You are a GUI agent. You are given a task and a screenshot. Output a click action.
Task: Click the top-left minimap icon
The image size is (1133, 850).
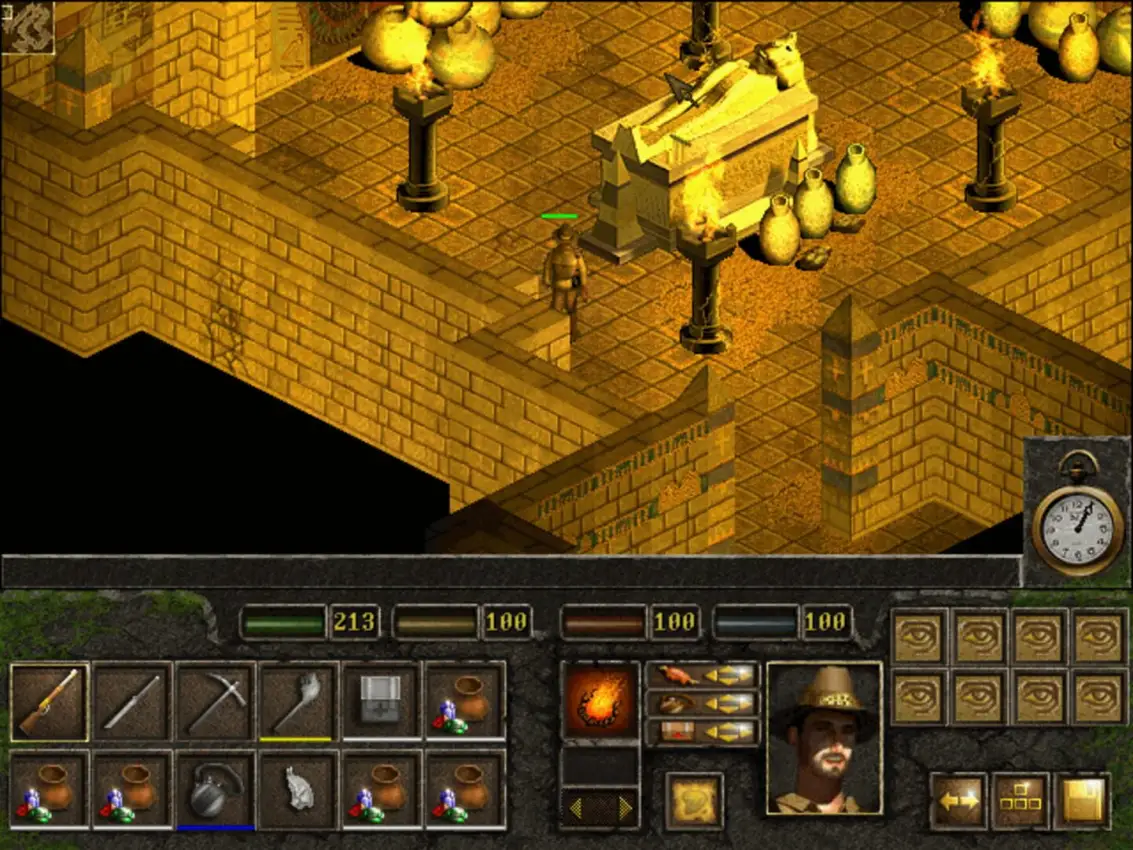point(27,27)
